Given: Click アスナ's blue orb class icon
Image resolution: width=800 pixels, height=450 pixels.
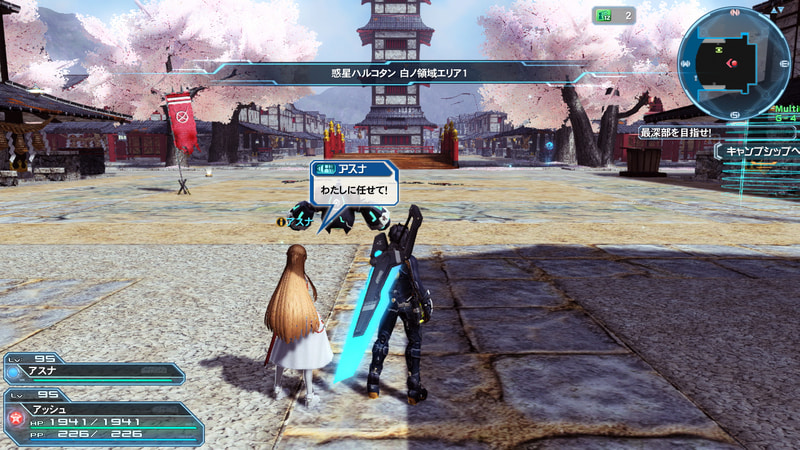Looking at the screenshot, I should [13, 371].
